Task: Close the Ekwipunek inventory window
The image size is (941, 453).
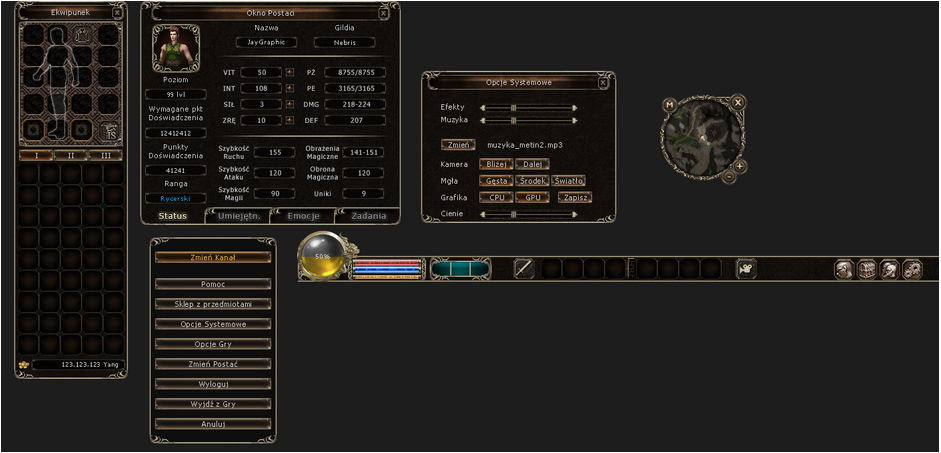Action: (x=117, y=14)
